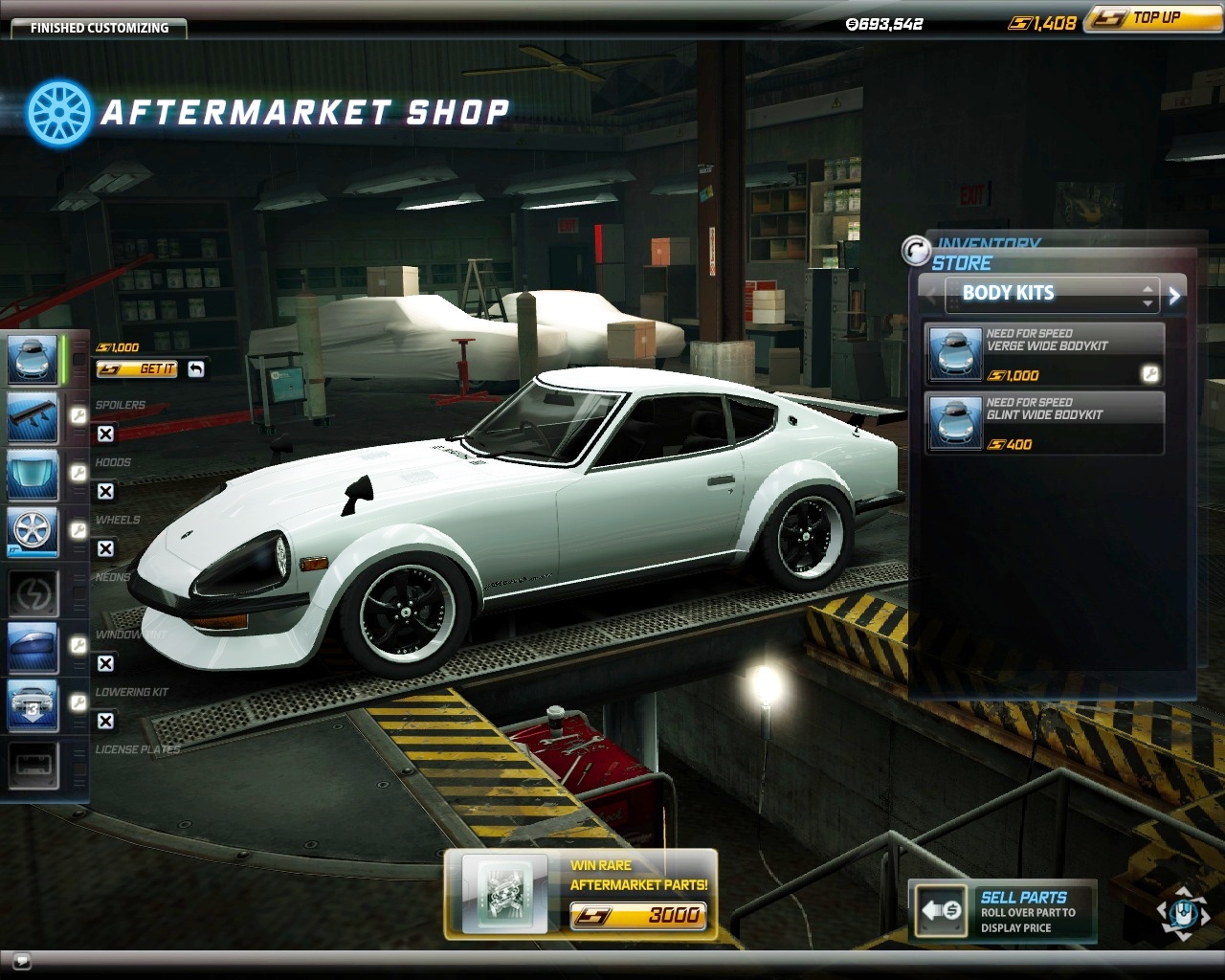Go to next category with right arrow
Viewport: 1225px width, 980px height.
pyautogui.click(x=1175, y=296)
